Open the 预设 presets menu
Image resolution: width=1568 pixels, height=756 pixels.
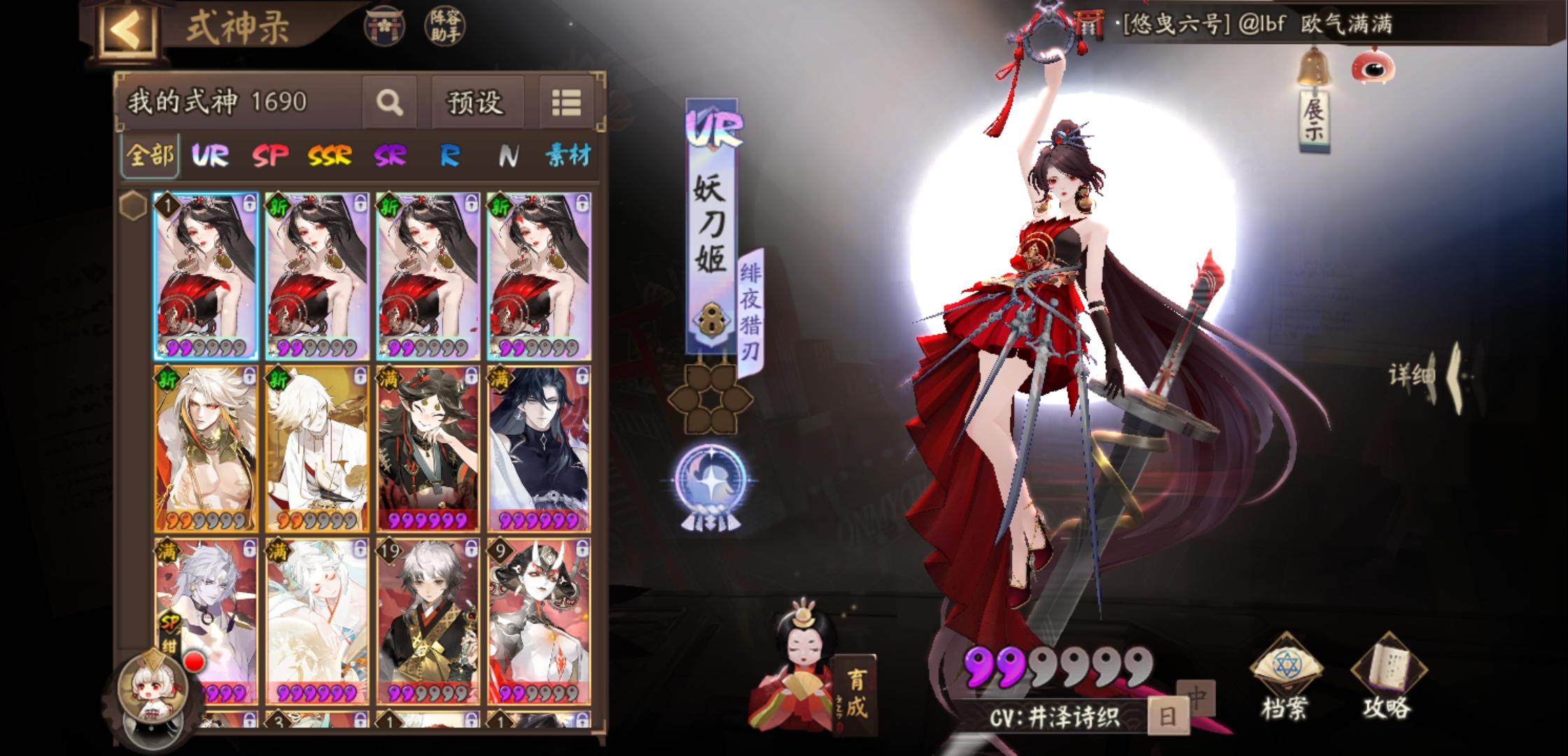(x=477, y=100)
